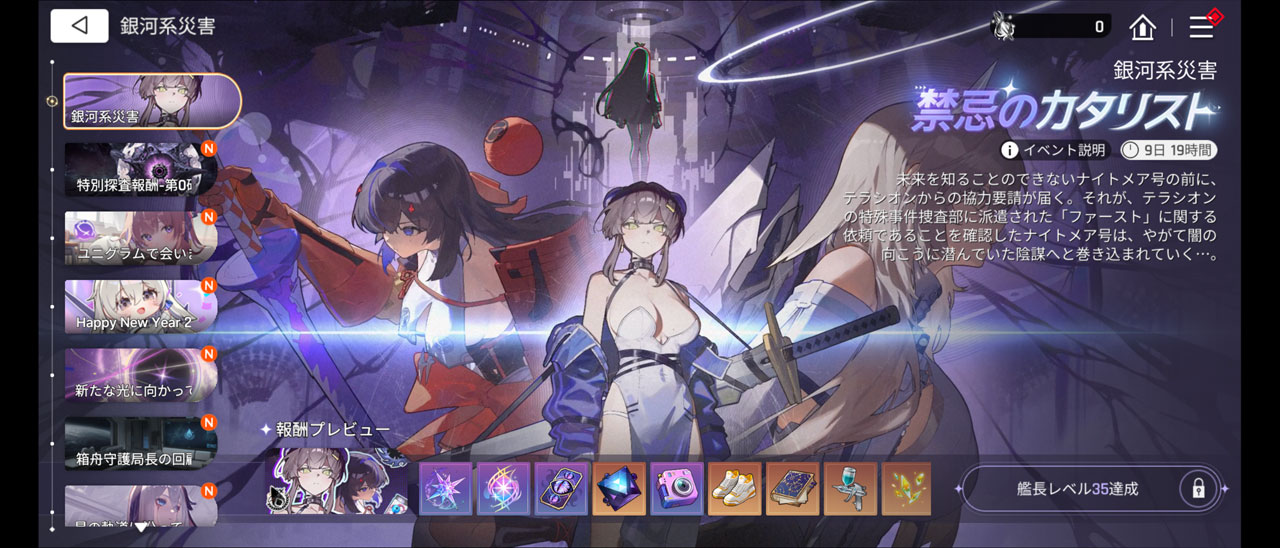This screenshot has width=1280, height=548.
Task: Inspect the dark blue crystal reward
Action: pyautogui.click(x=619, y=489)
